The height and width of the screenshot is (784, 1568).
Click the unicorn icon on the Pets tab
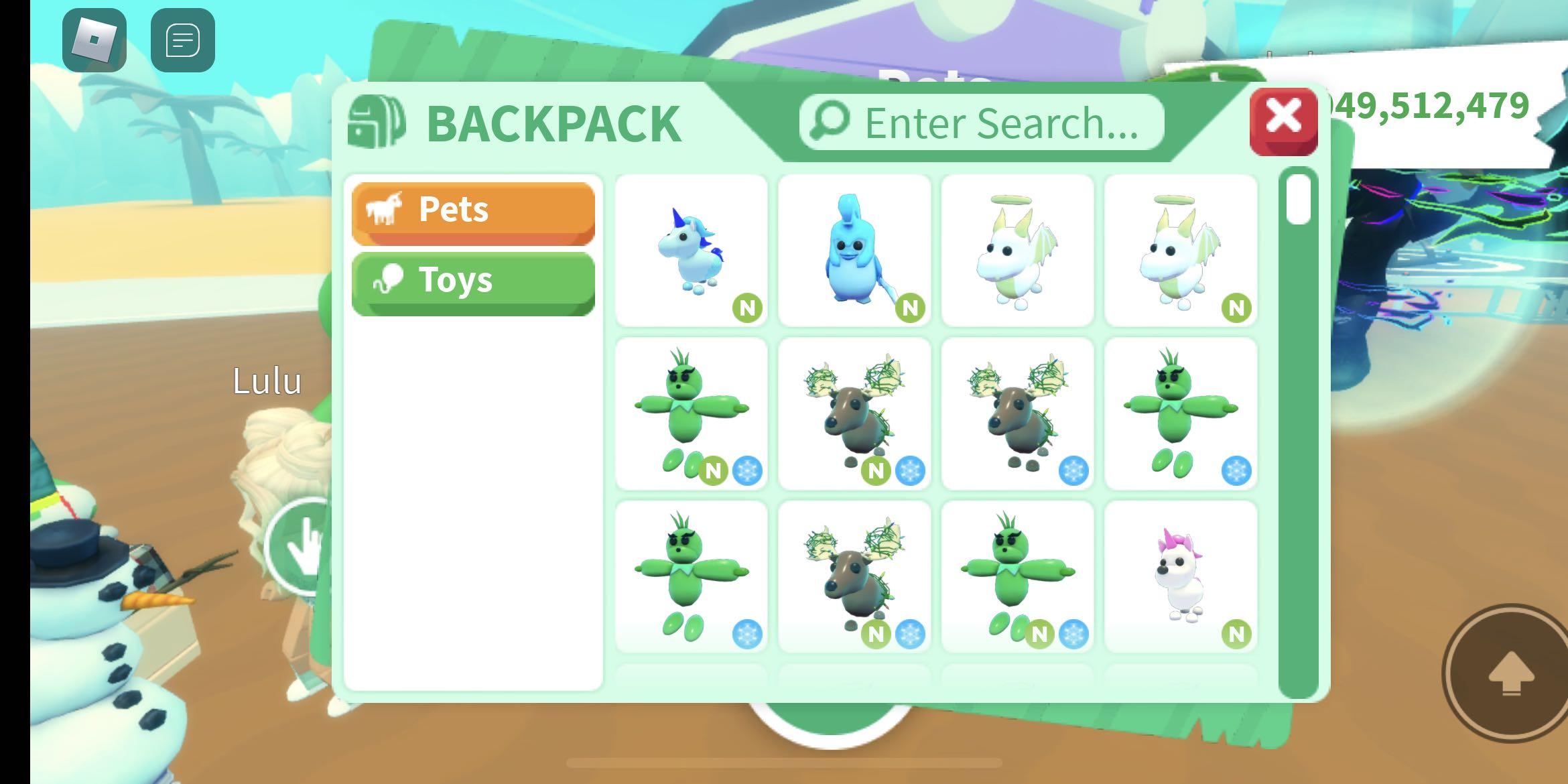click(386, 209)
